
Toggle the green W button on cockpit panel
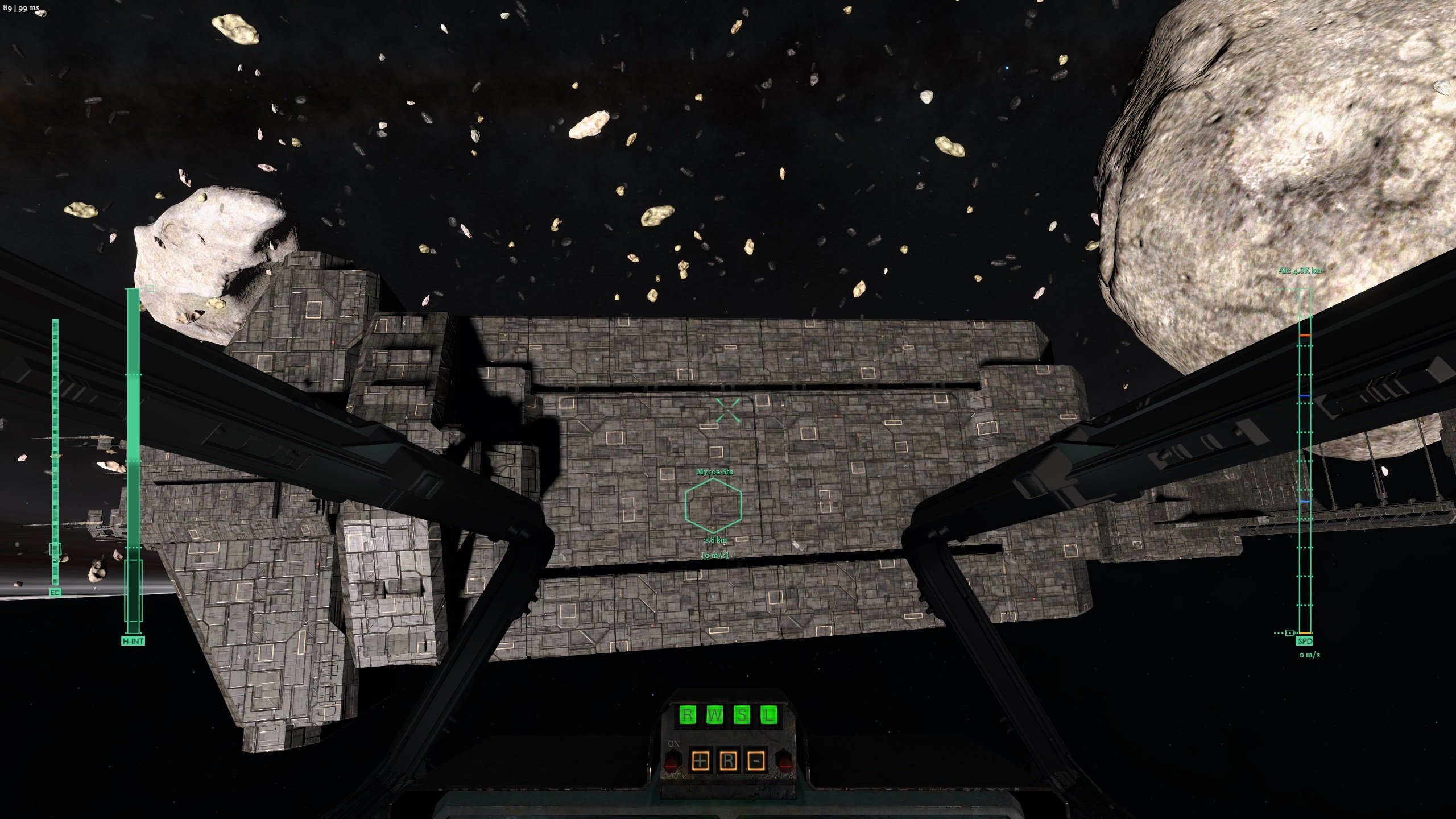coord(715,715)
